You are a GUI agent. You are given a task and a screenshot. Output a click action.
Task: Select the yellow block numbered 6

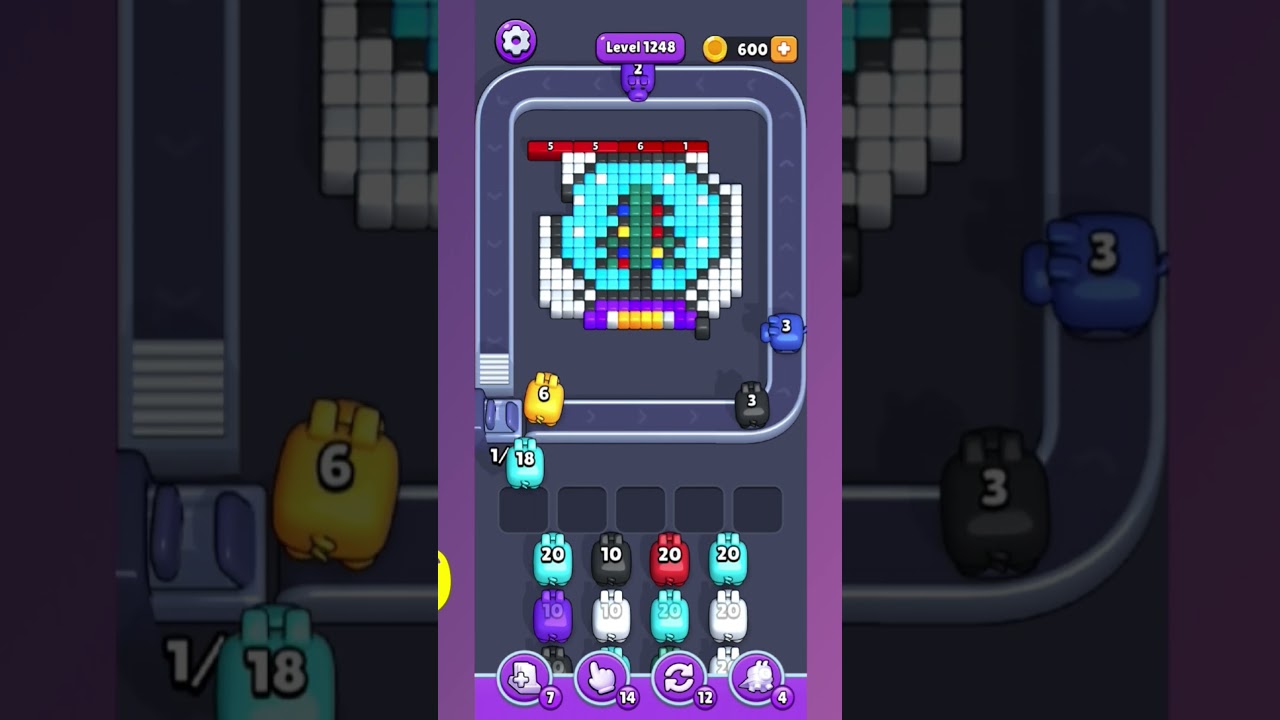(543, 398)
